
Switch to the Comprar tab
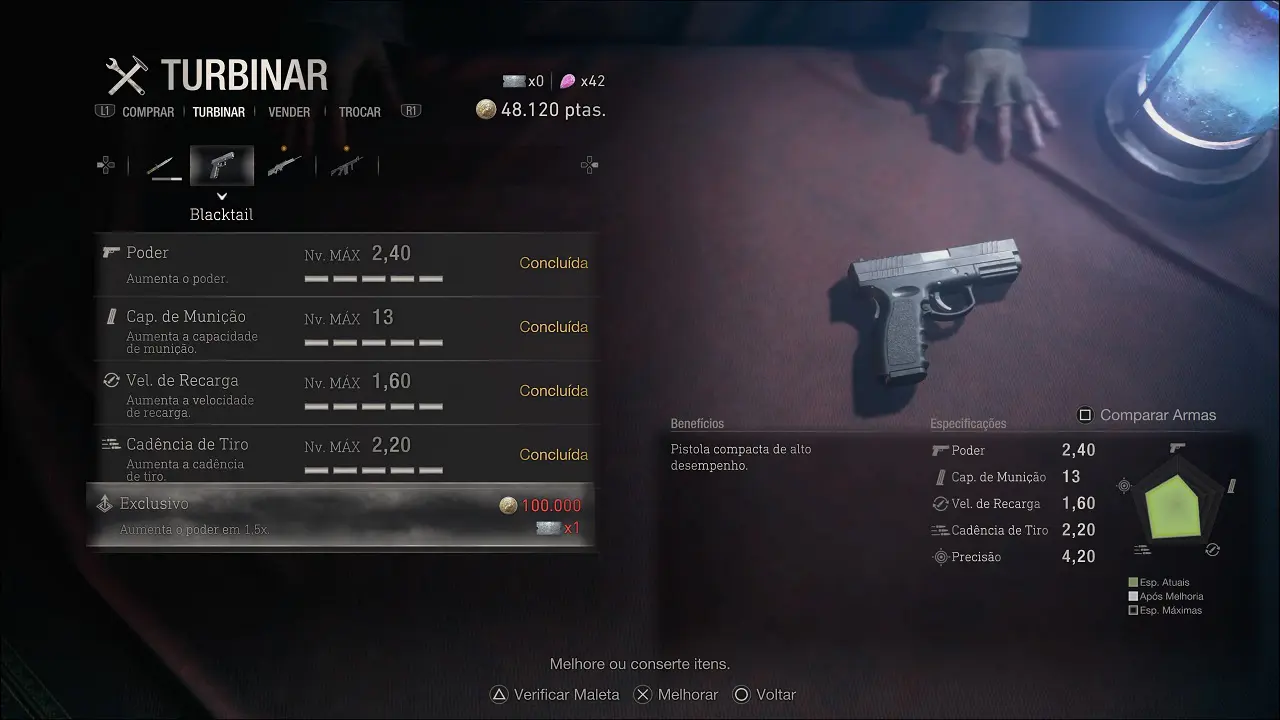[148, 112]
